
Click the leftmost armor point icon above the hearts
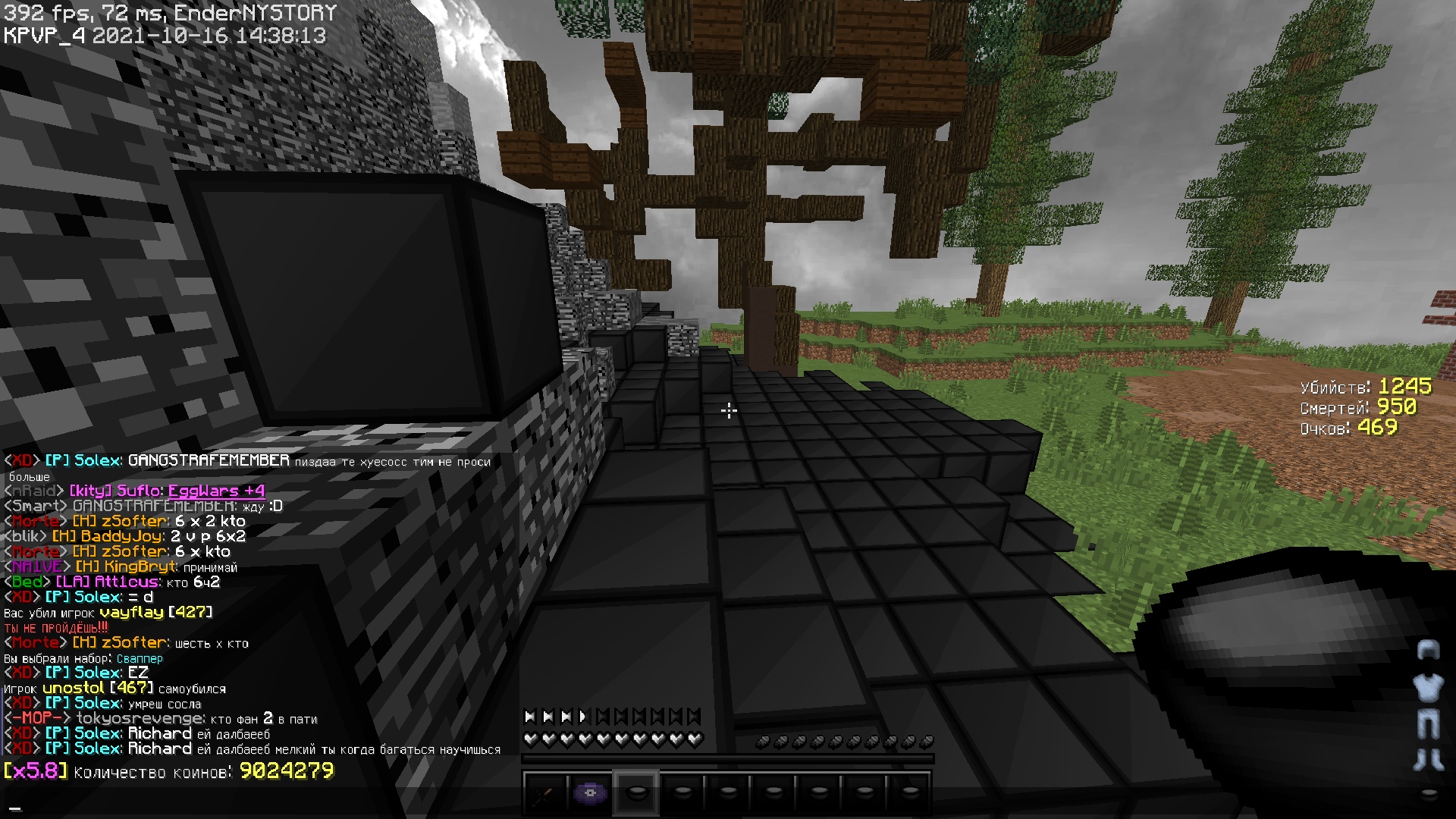point(529,716)
